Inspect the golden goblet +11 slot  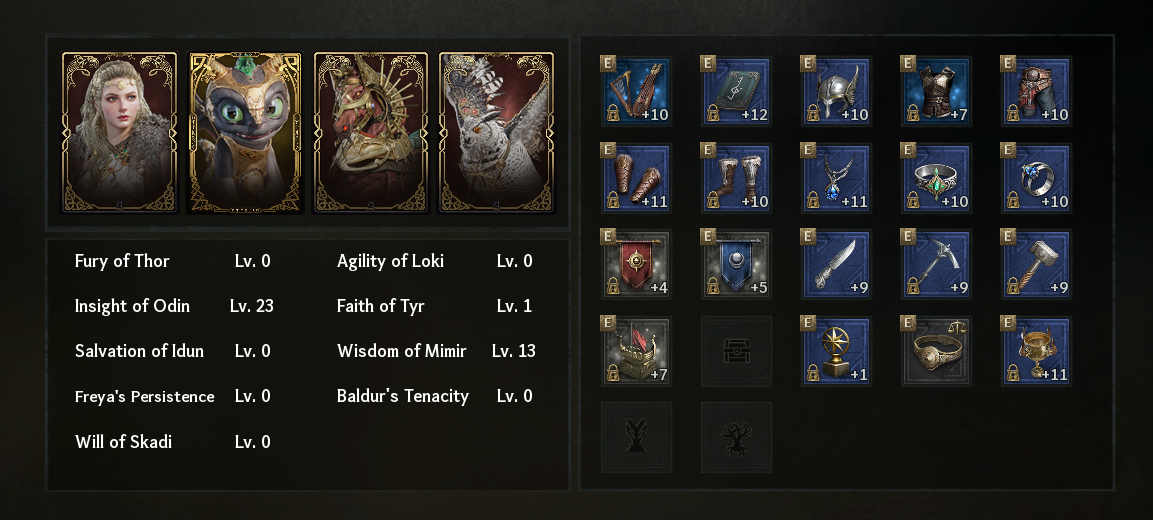1036,352
